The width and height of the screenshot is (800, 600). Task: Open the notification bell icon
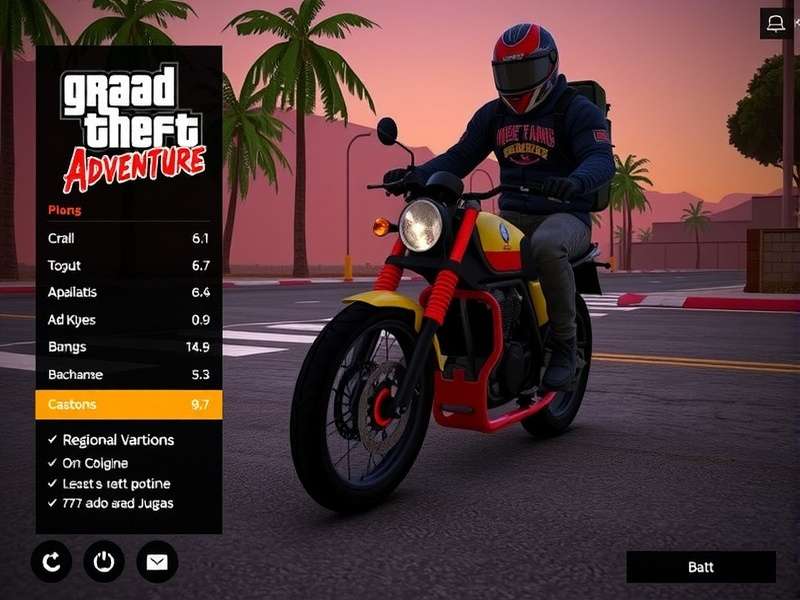coord(776,23)
